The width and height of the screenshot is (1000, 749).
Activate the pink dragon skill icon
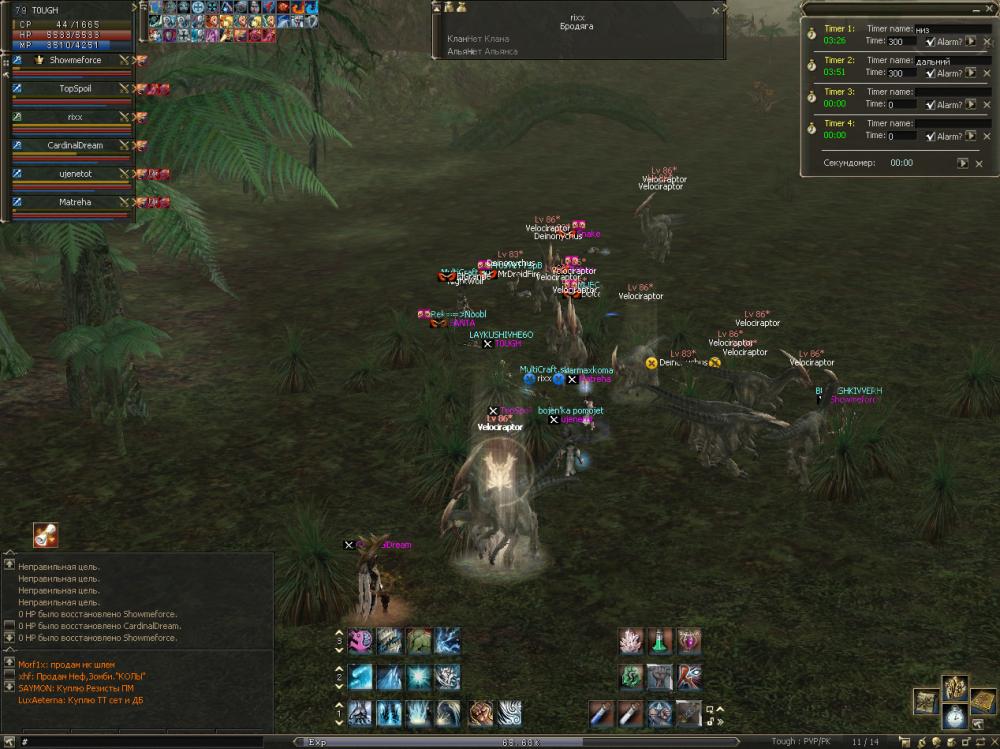coord(361,641)
